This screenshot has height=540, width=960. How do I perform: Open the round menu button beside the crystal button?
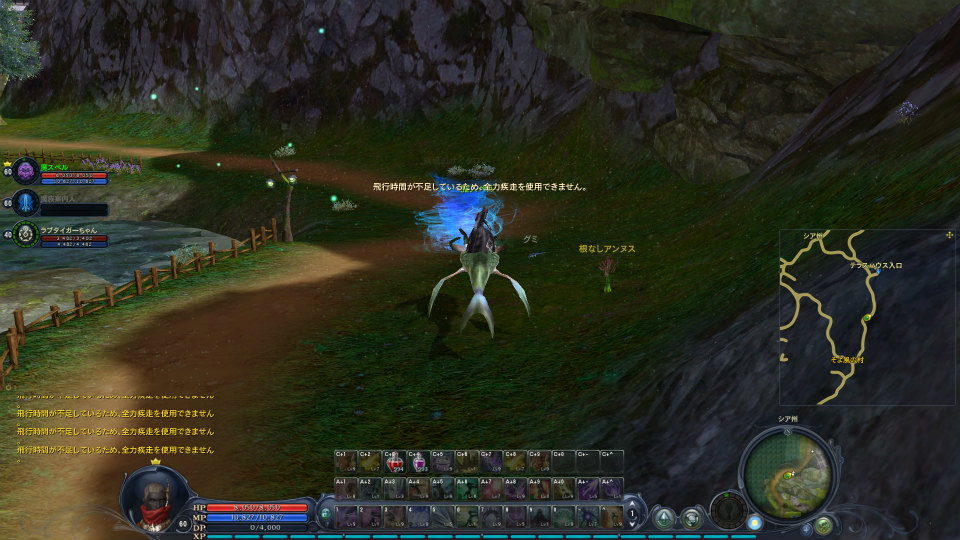(x=691, y=517)
